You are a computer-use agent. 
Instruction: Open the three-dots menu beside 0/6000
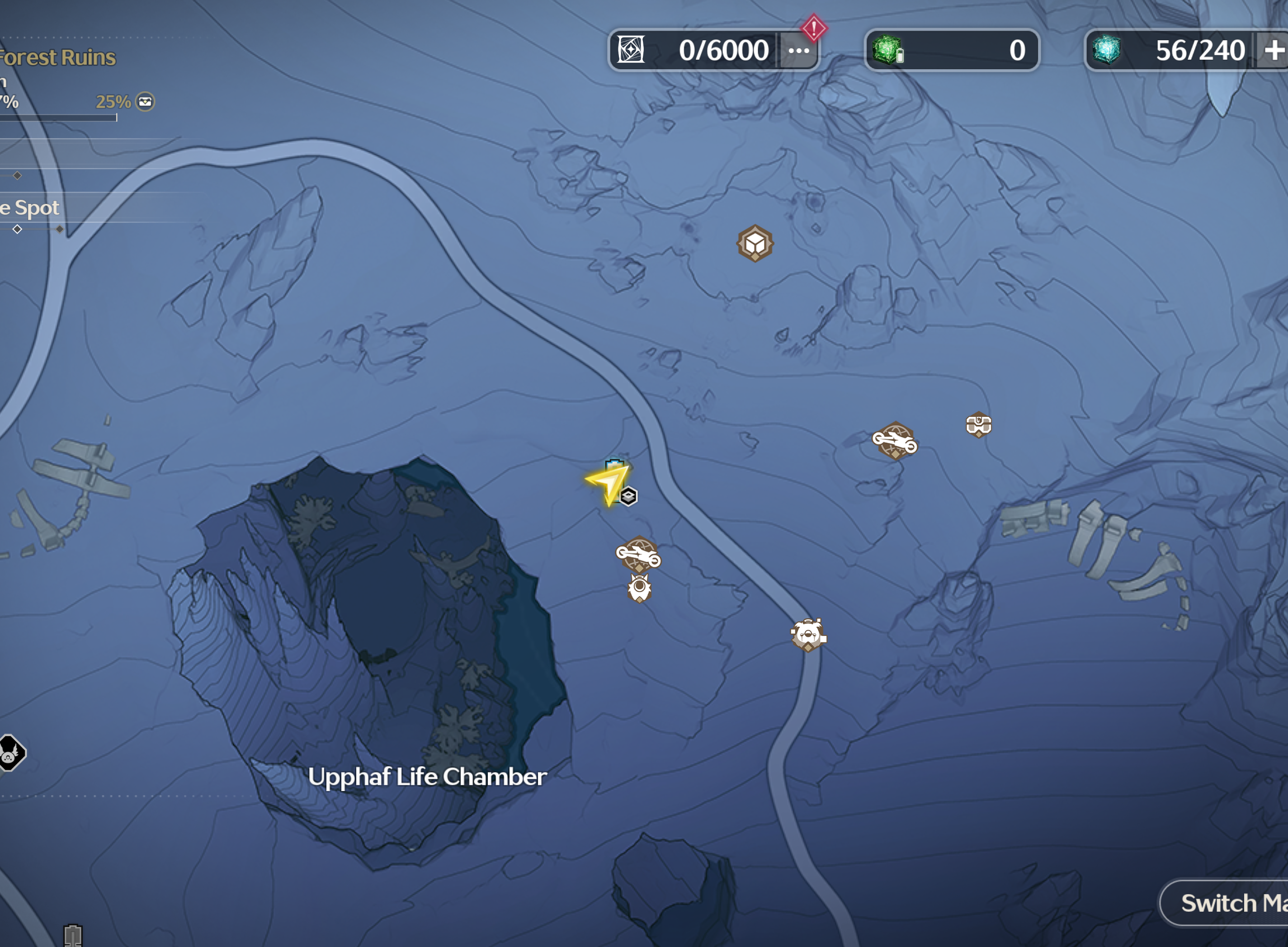pyautogui.click(x=798, y=51)
